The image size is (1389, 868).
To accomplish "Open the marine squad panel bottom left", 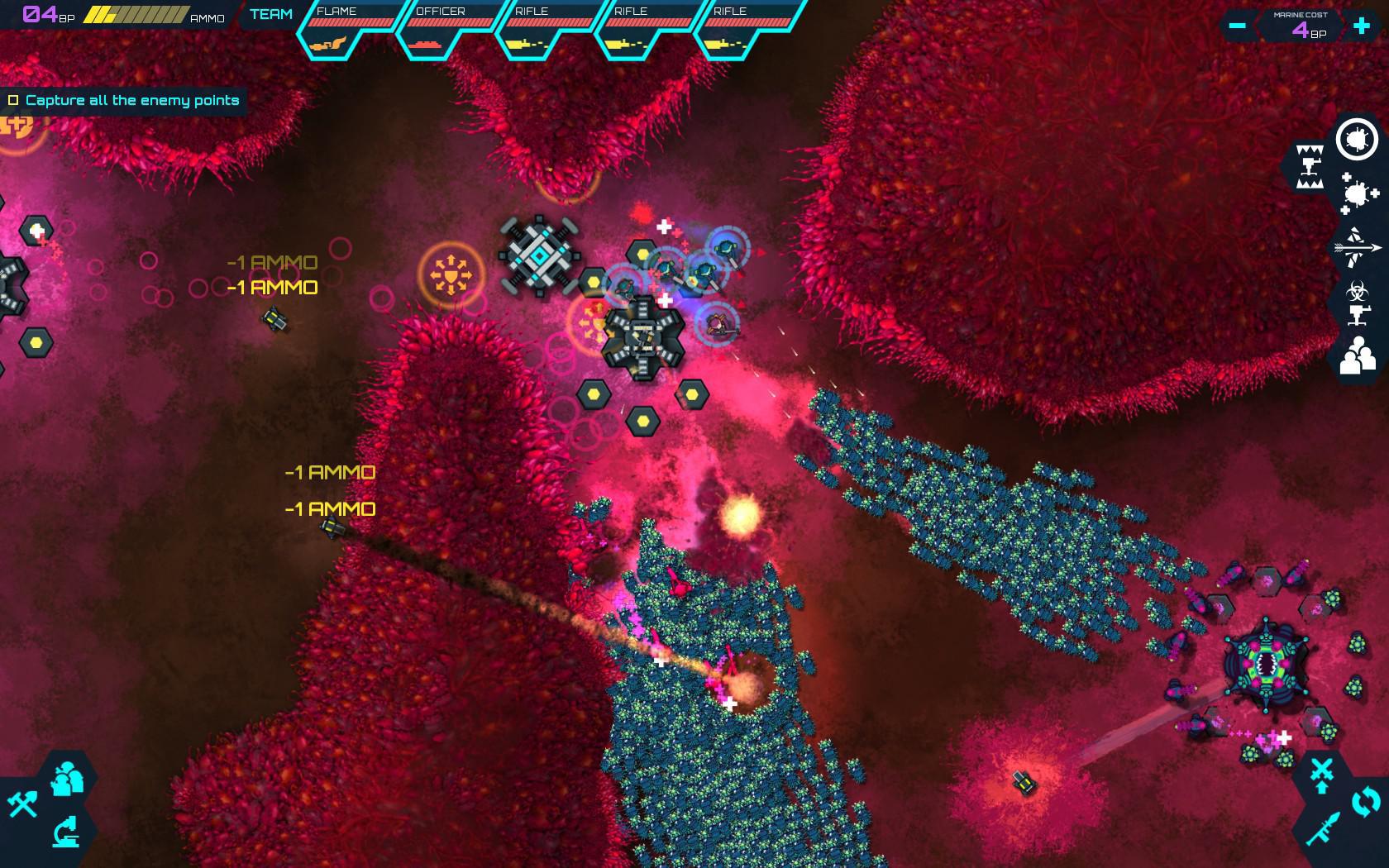I will (67, 780).
